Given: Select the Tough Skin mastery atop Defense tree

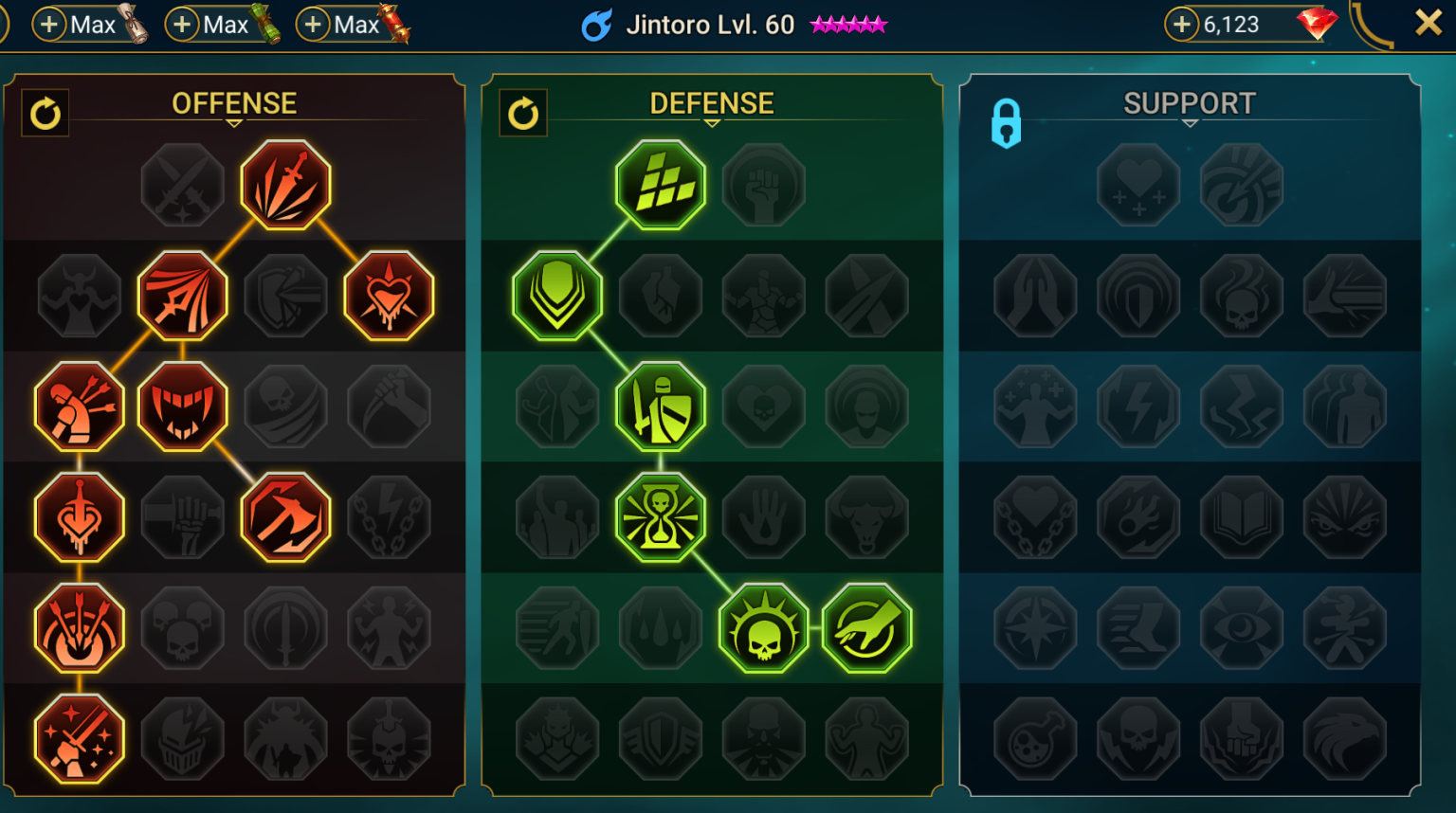Looking at the screenshot, I should (661, 185).
